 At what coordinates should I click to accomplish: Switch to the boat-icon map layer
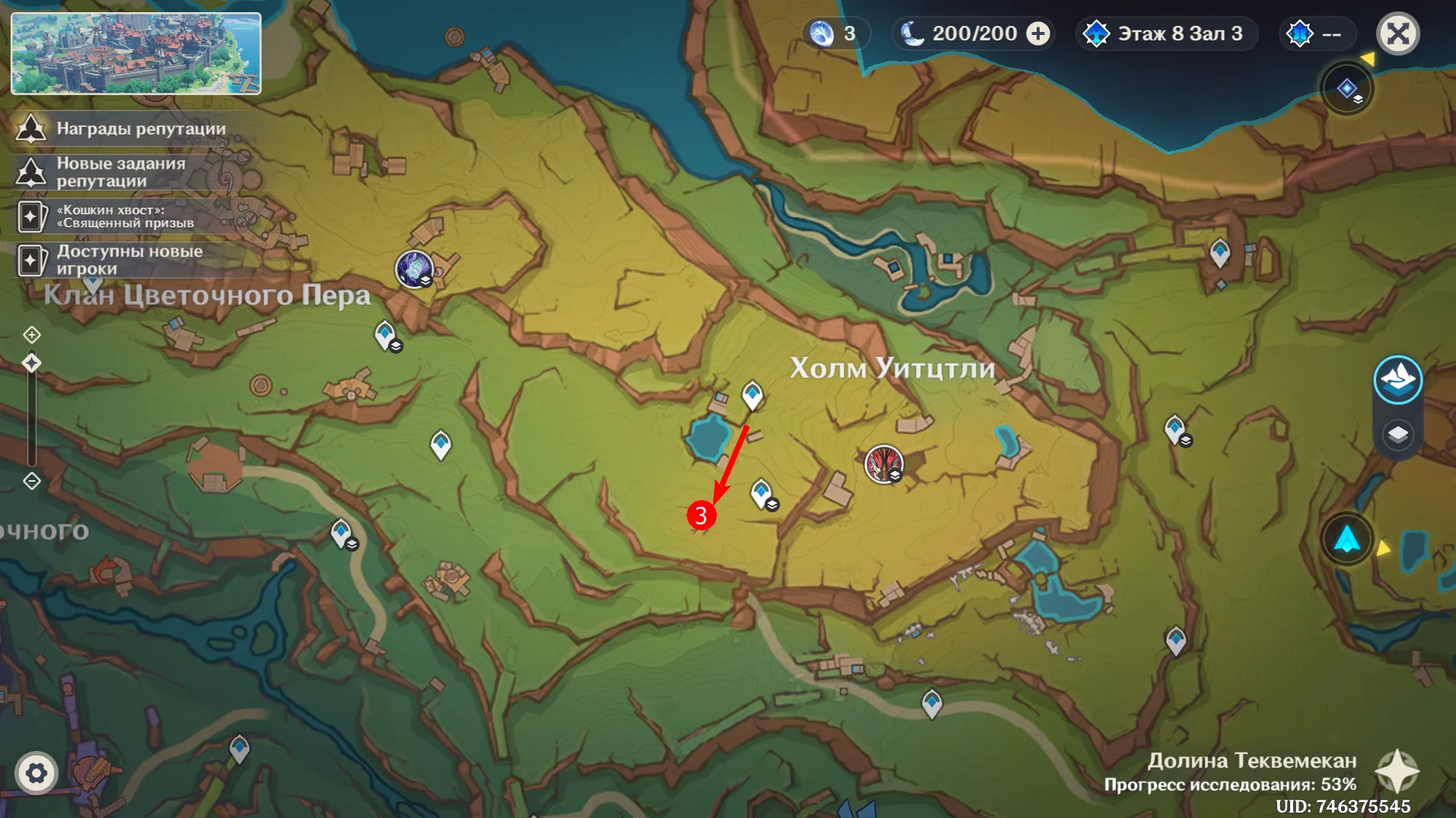(1397, 379)
